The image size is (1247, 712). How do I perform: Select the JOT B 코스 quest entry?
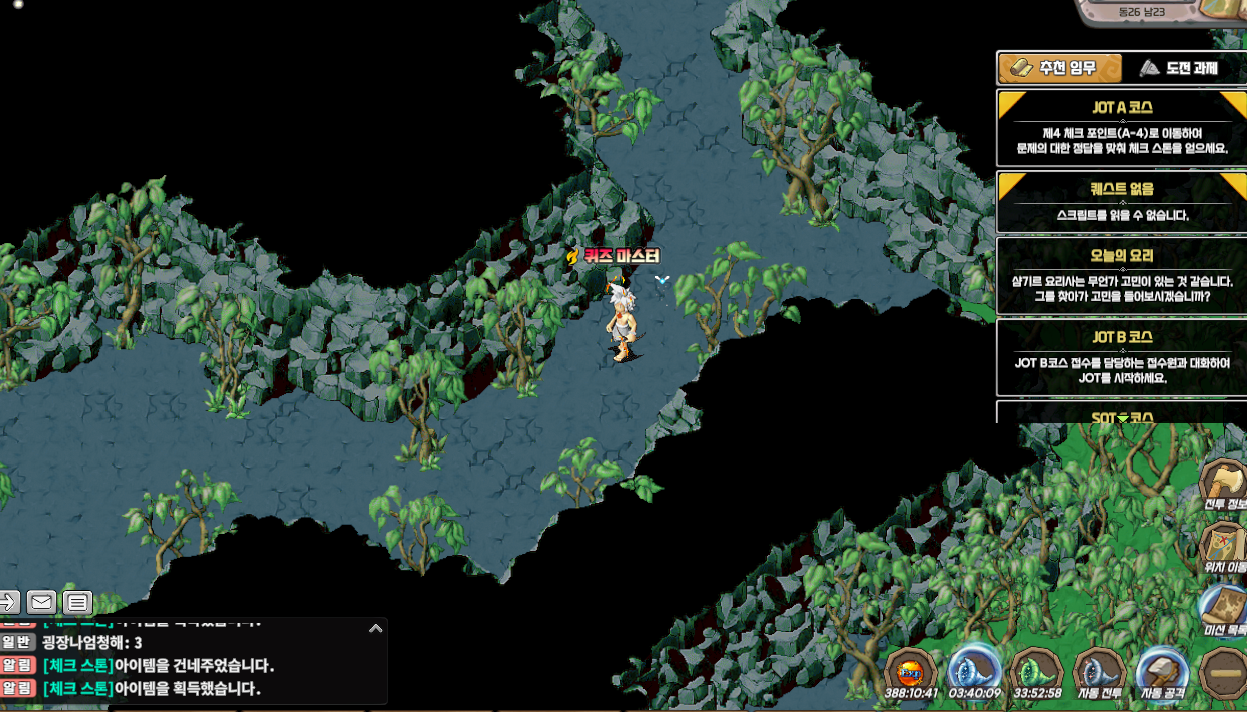pos(1121,357)
